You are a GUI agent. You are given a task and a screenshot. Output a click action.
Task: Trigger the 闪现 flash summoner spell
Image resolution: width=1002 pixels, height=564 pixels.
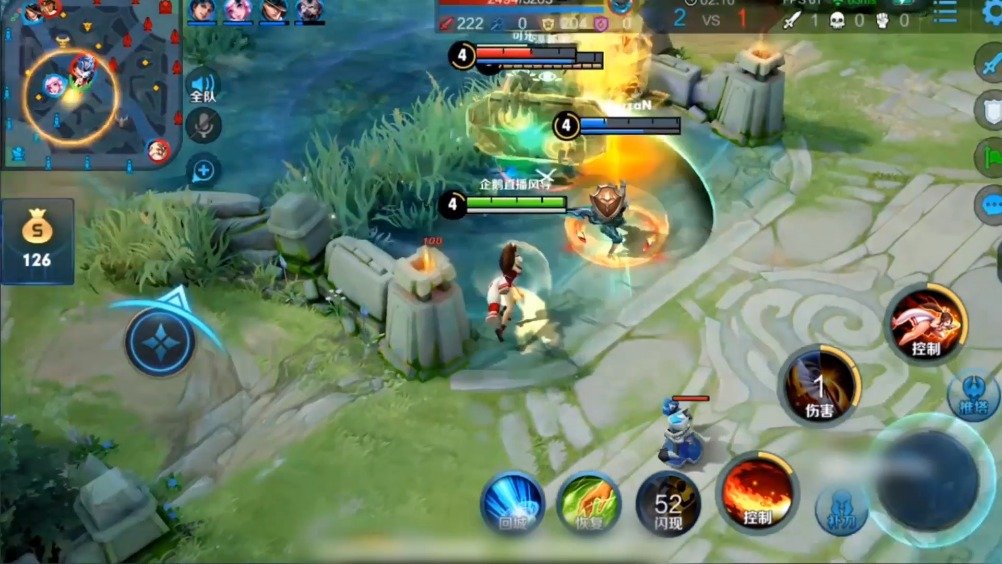click(668, 502)
